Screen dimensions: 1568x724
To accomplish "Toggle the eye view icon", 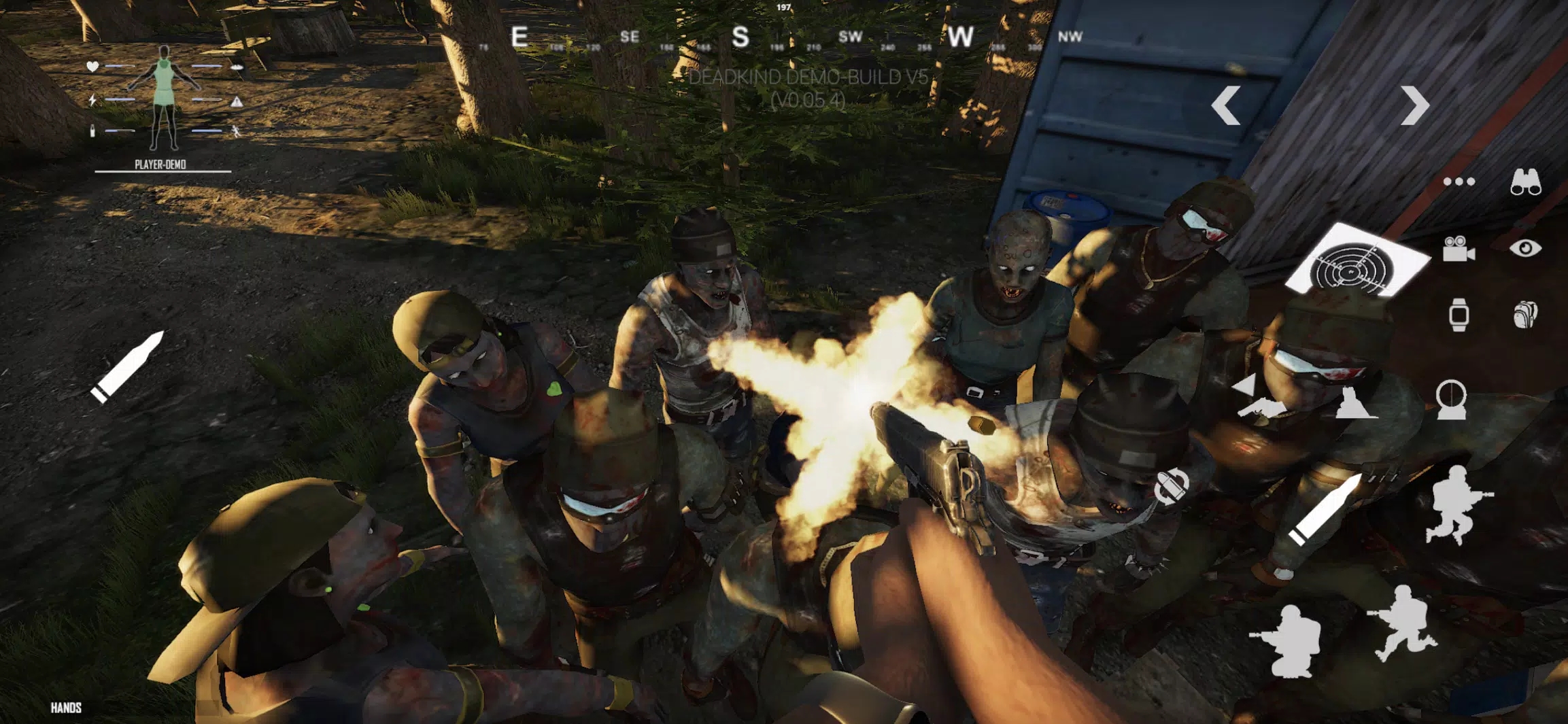I will coord(1525,248).
